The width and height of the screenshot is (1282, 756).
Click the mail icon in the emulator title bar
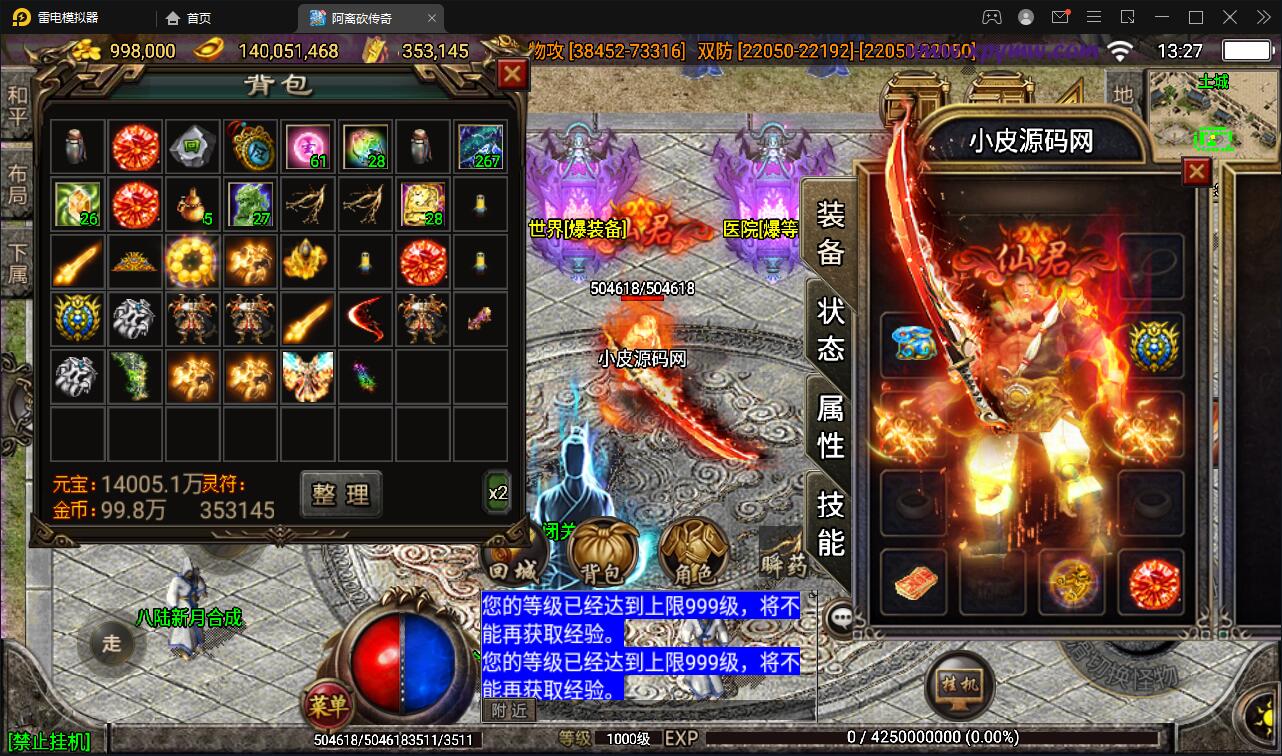pyautogui.click(x=1062, y=17)
